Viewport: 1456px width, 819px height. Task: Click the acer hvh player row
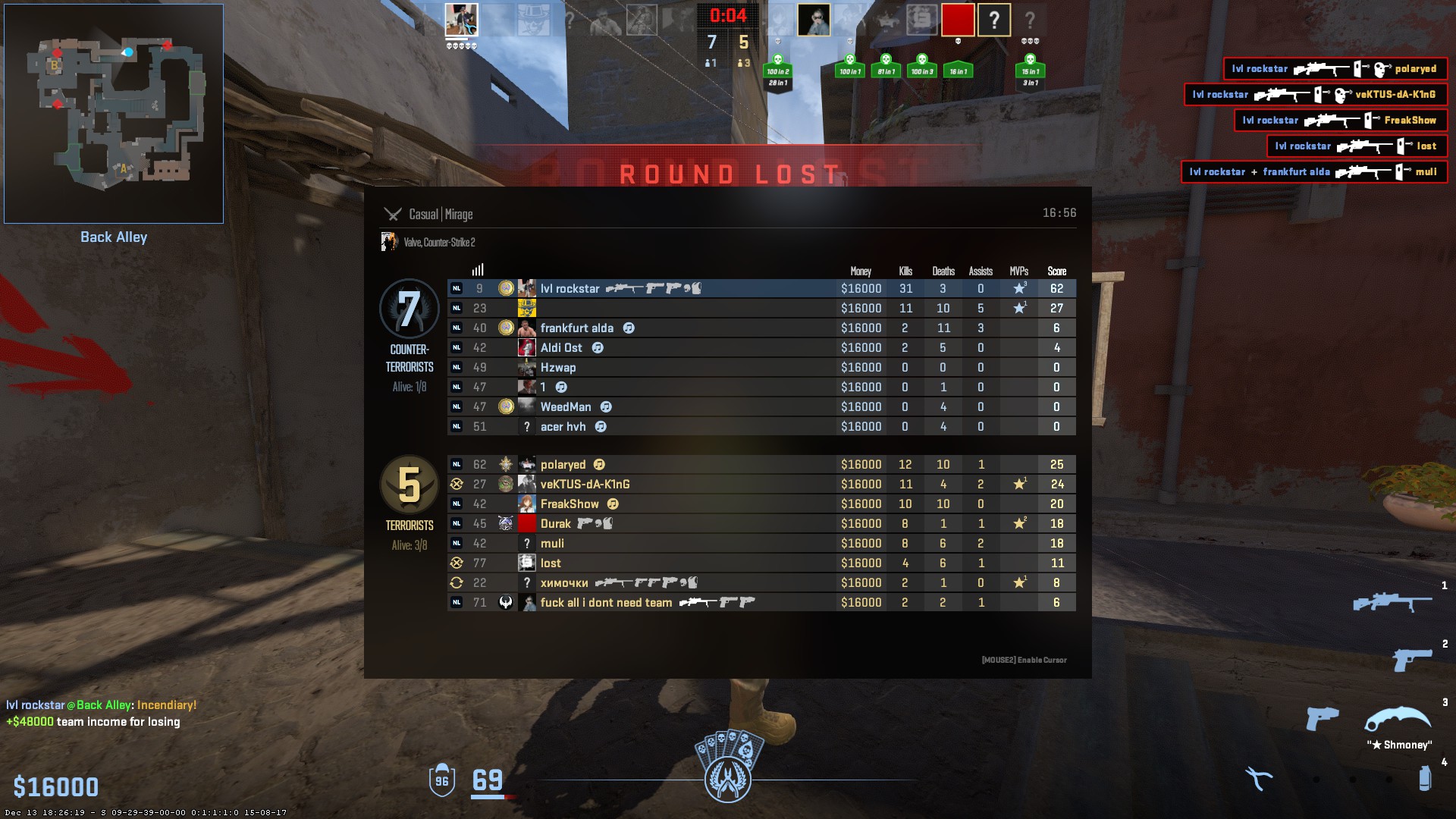[x=563, y=427]
